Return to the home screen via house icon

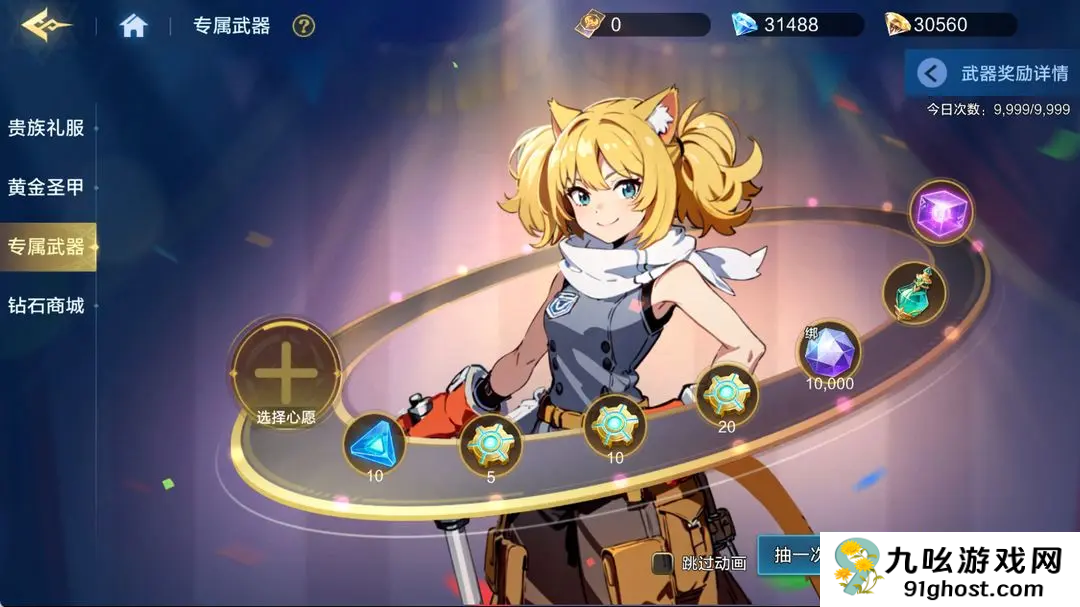pyautogui.click(x=133, y=26)
